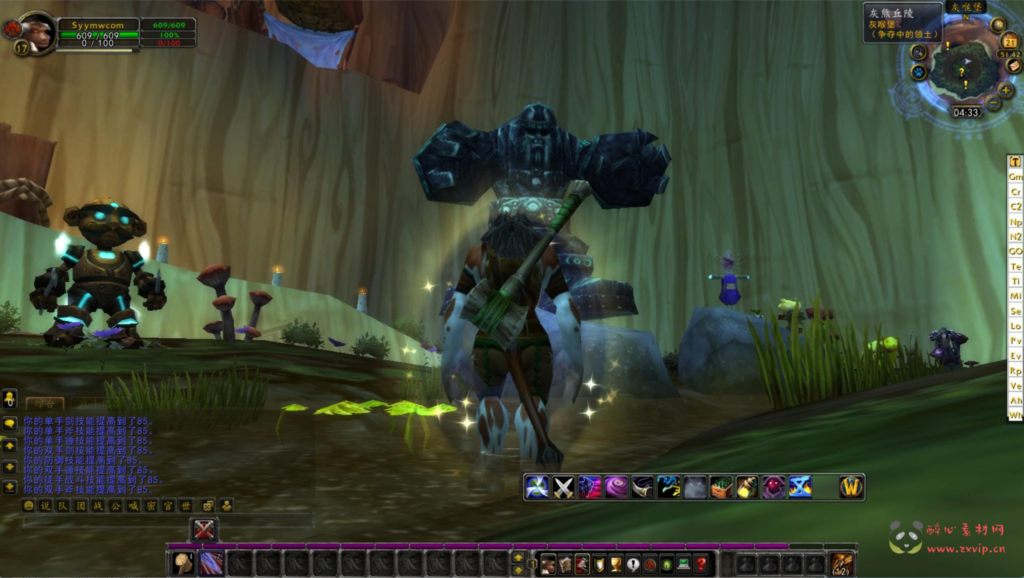Click the crossed axes stance button
This screenshot has height=578, width=1024.
[204, 530]
